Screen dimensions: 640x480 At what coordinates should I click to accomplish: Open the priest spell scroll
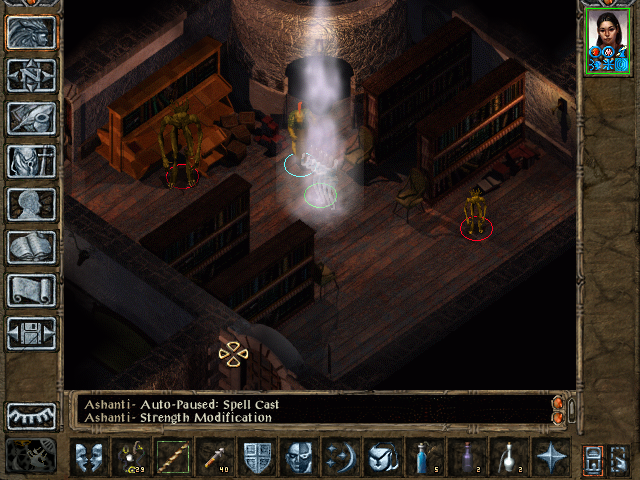pyautogui.click(x=32, y=290)
